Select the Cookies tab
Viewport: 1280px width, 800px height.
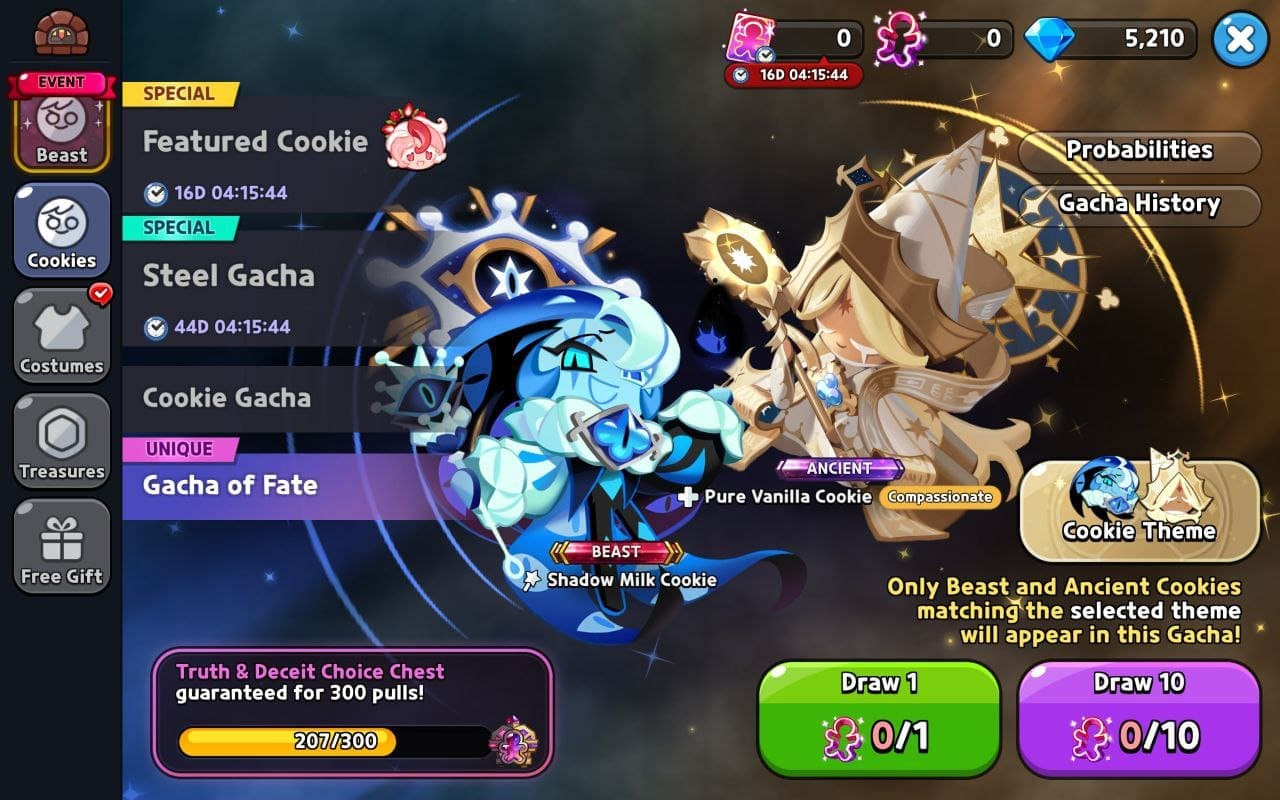(x=61, y=230)
